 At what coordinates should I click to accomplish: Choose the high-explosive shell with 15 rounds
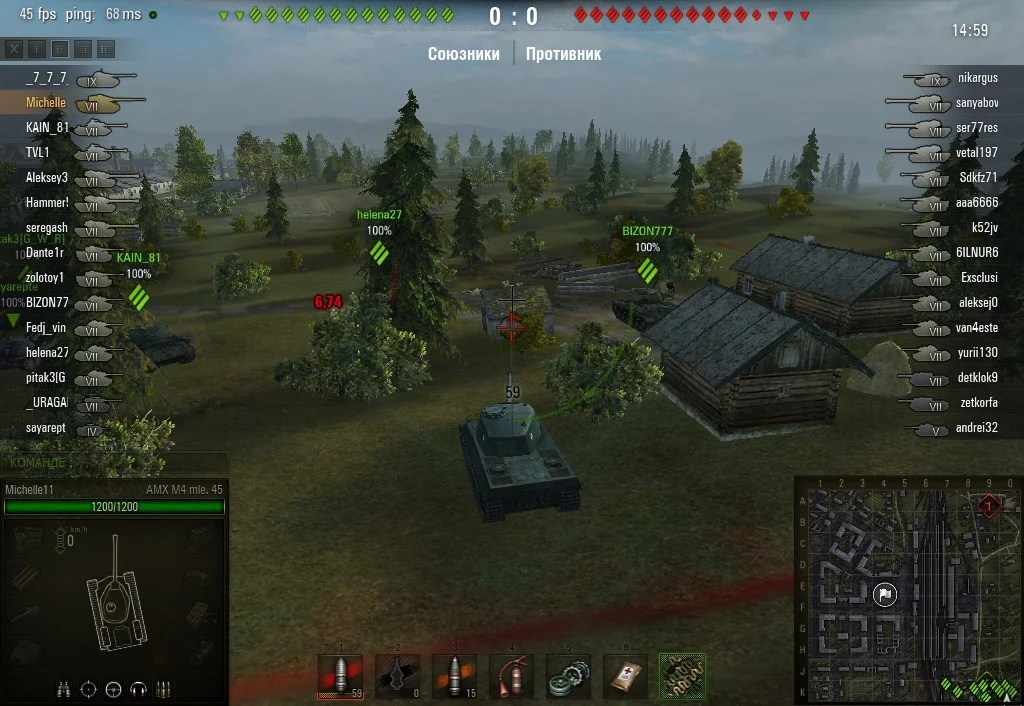tap(454, 676)
